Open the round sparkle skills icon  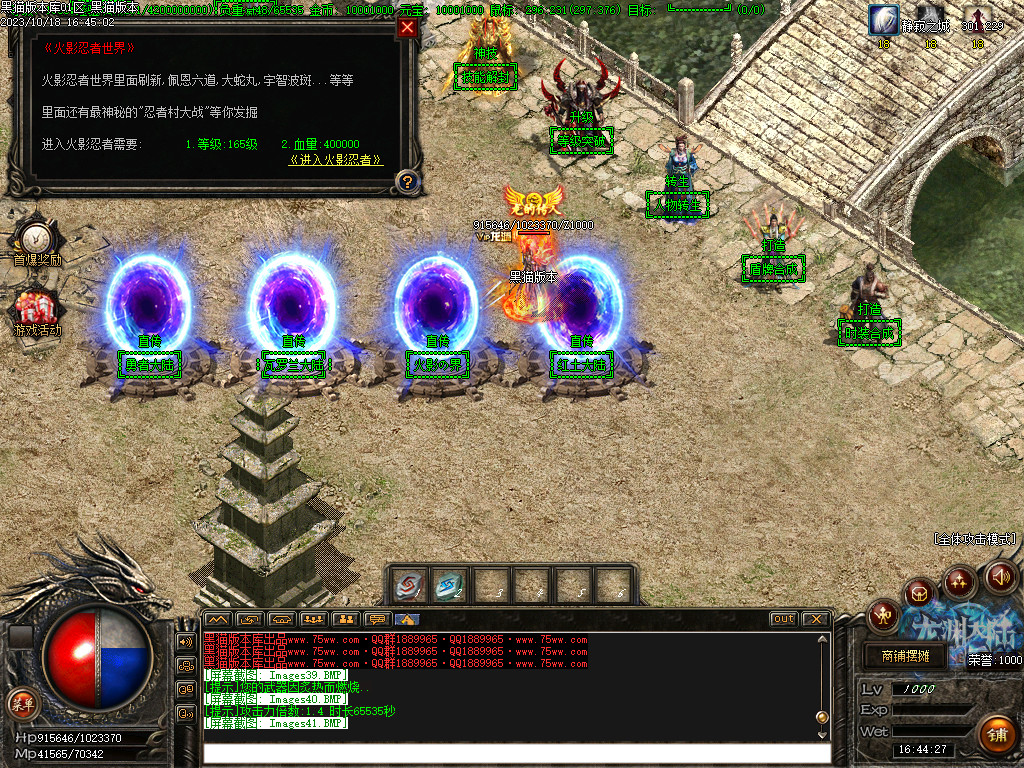coord(960,580)
